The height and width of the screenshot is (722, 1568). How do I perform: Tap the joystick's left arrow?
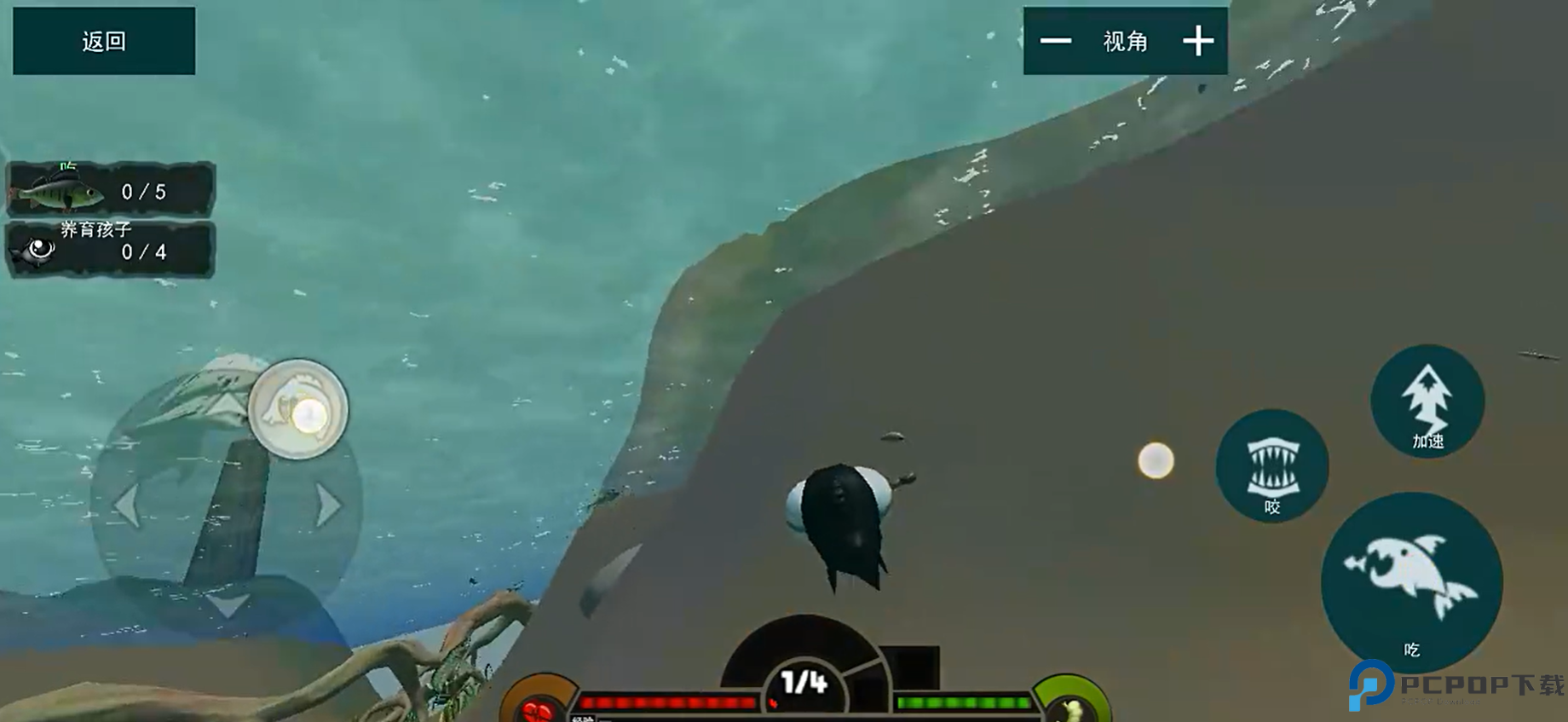(x=126, y=505)
